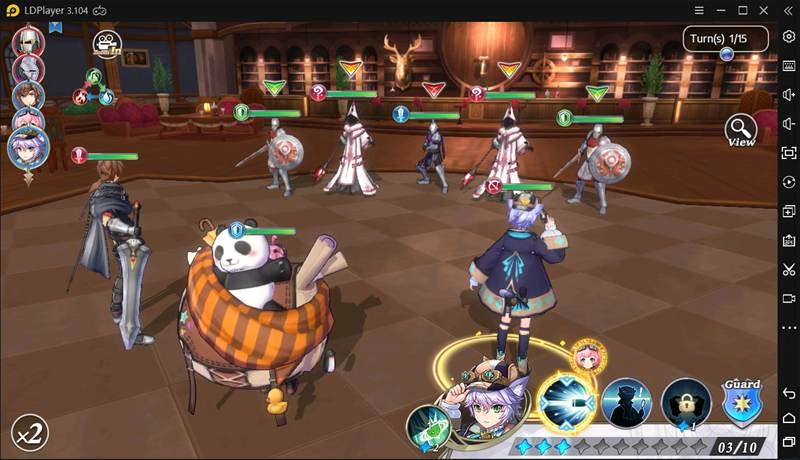Viewport: 800px width, 460px height.
Task: Toggle the Zoom In camera button
Action: click(x=106, y=44)
